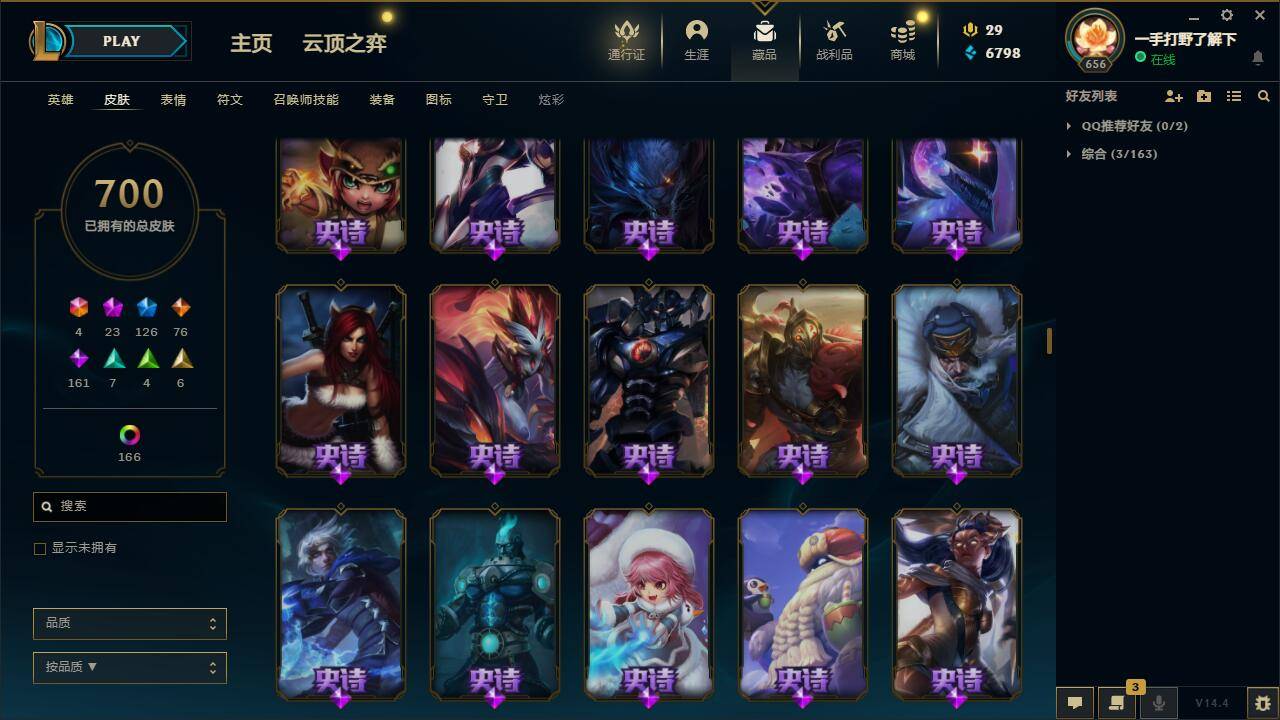Image resolution: width=1280 pixels, height=720 pixels.
Task: Toggle friend list display mode
Action: (1234, 96)
